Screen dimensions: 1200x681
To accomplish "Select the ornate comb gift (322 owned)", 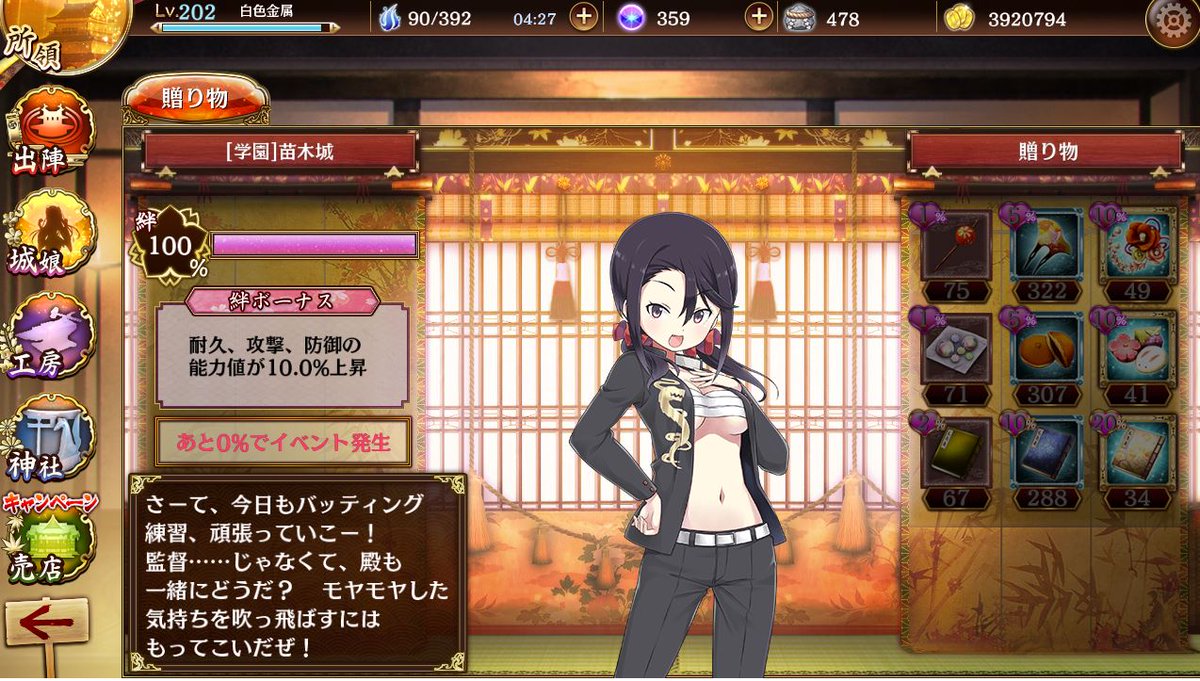I will point(1047,245).
